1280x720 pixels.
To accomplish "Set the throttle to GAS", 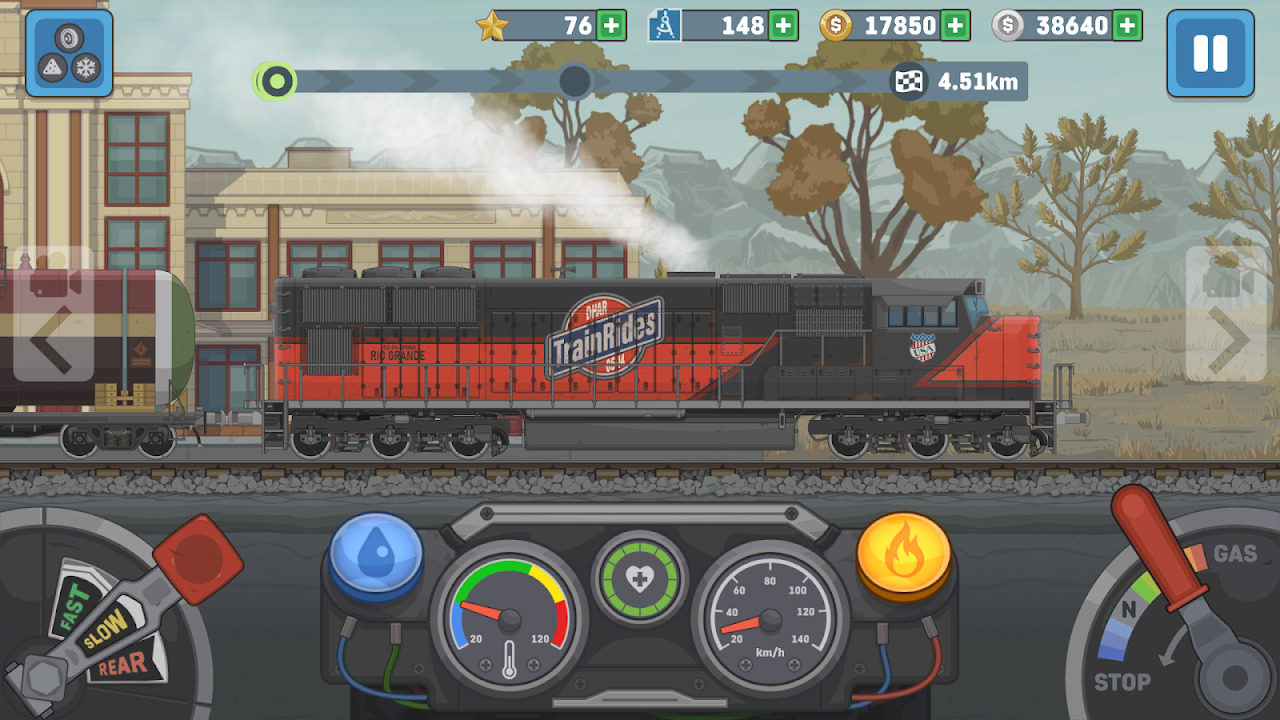I will (1234, 553).
